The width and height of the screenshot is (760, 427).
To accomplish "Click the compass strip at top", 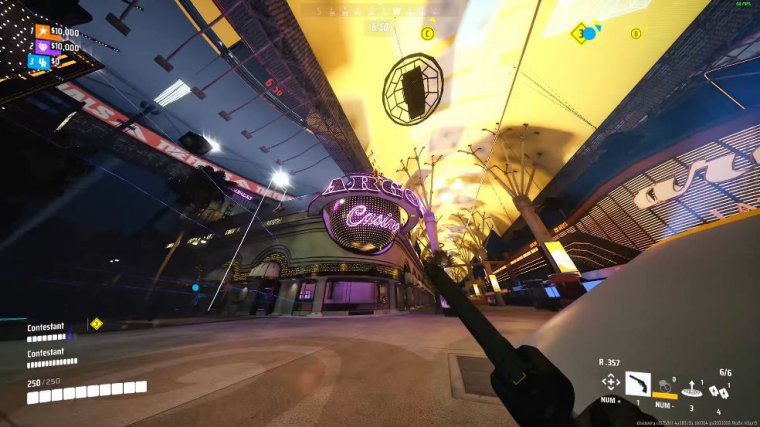I will click(380, 10).
